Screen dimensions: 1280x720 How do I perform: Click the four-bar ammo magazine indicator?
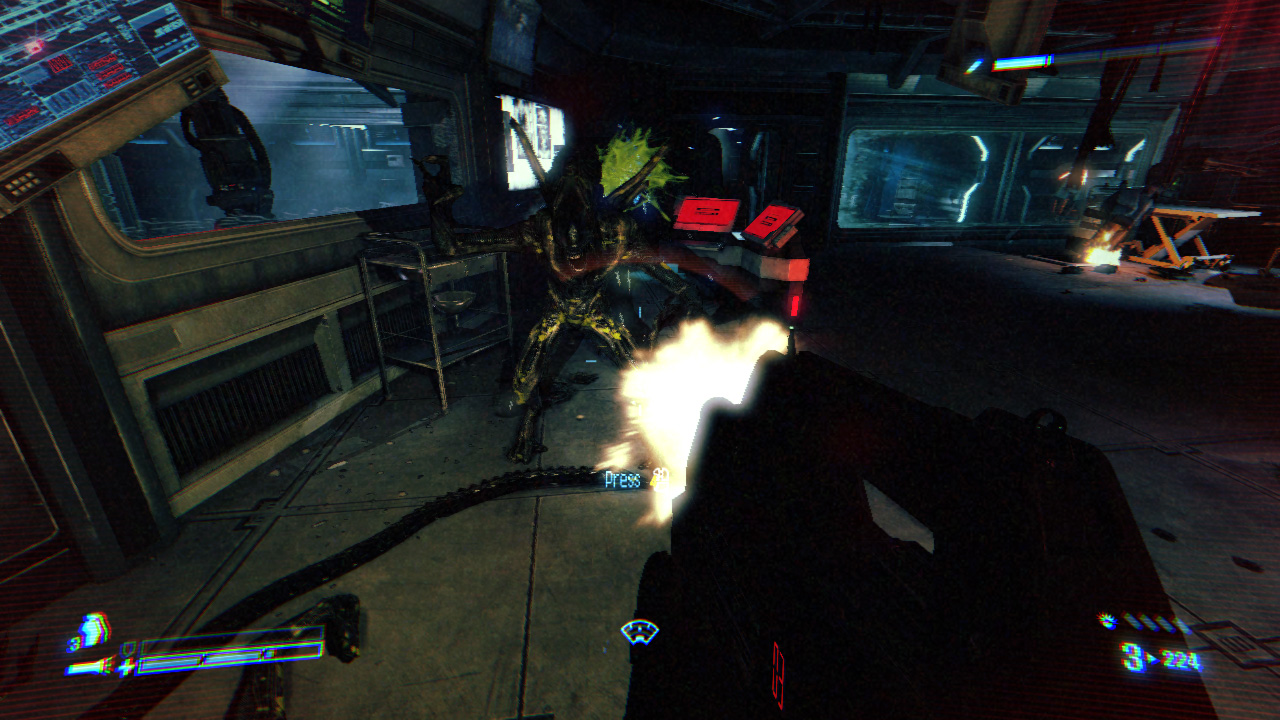1150,621
